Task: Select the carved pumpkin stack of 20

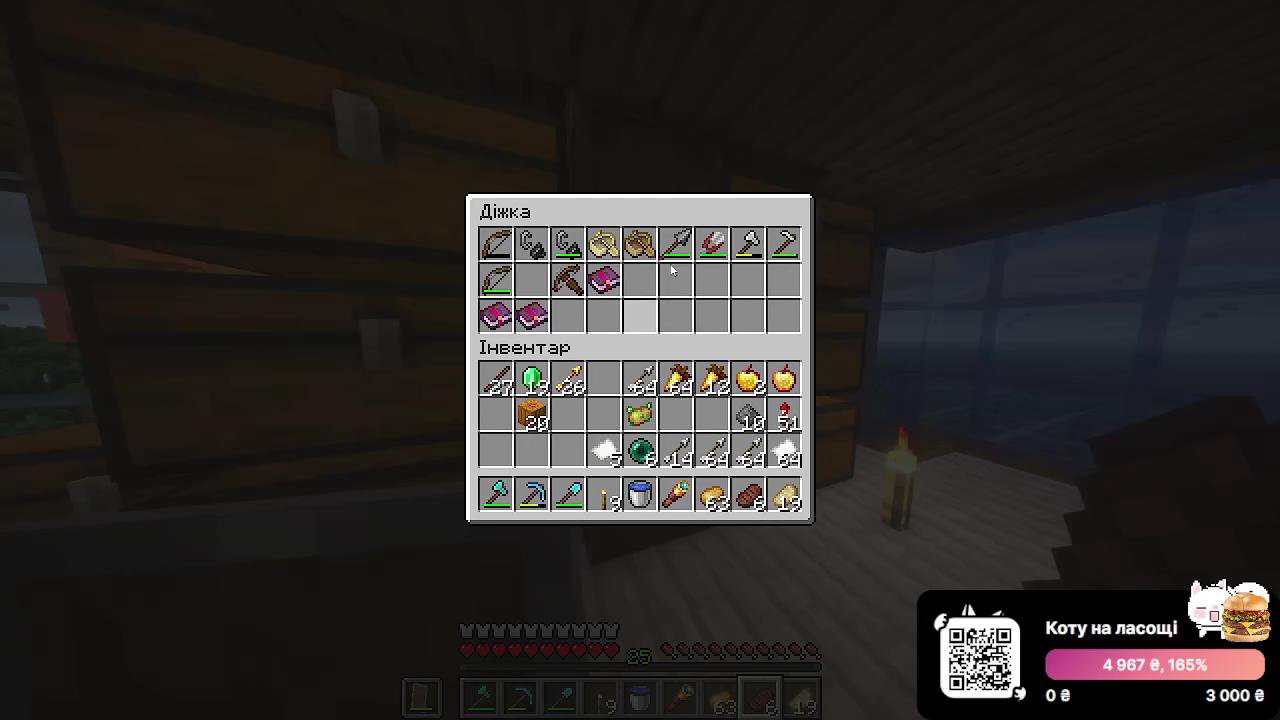Action: (533, 415)
